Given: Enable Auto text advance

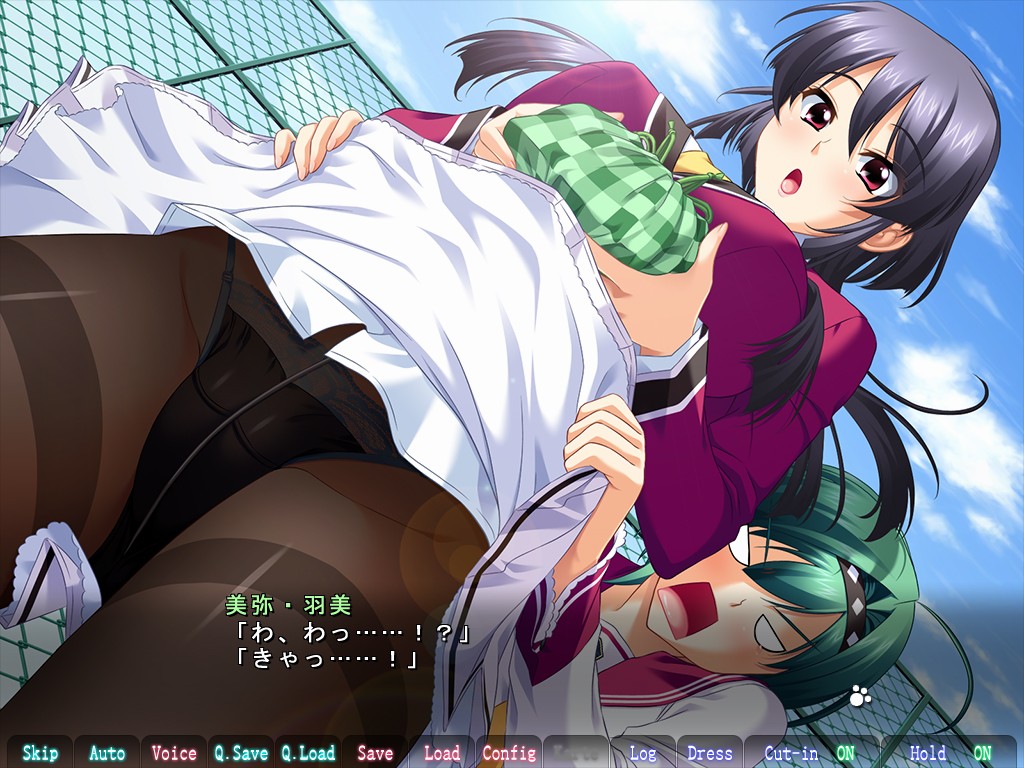Looking at the screenshot, I should point(107,753).
